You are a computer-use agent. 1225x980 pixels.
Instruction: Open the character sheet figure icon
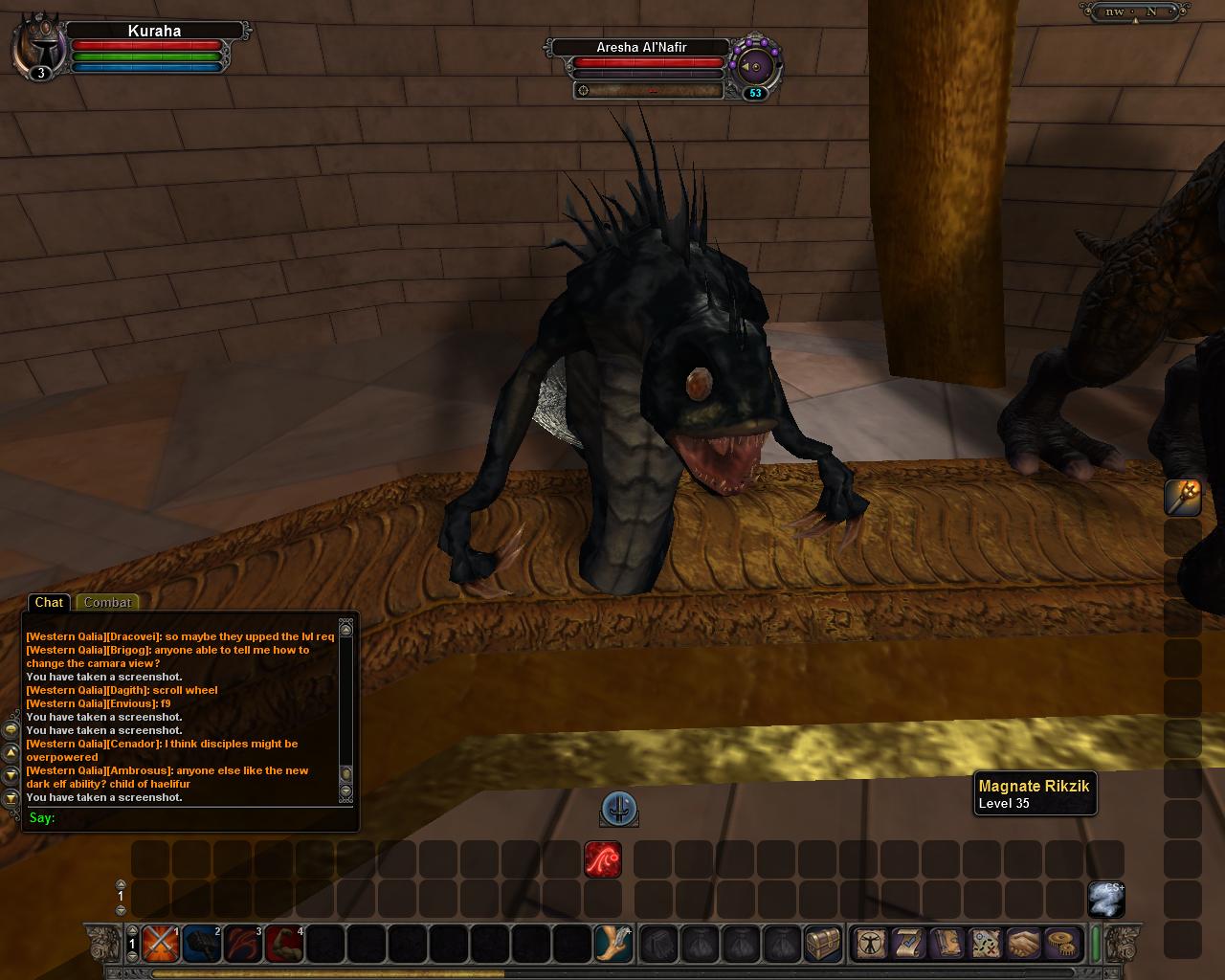coord(870,944)
